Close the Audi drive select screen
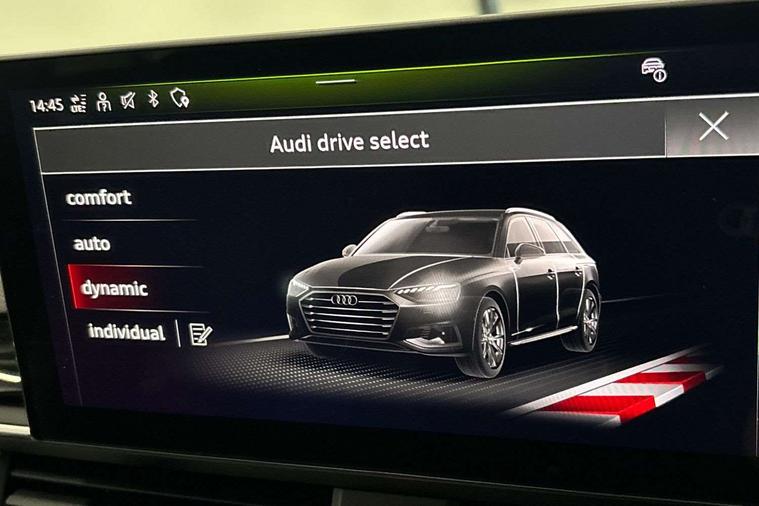This screenshot has width=759, height=506. [x=713, y=126]
